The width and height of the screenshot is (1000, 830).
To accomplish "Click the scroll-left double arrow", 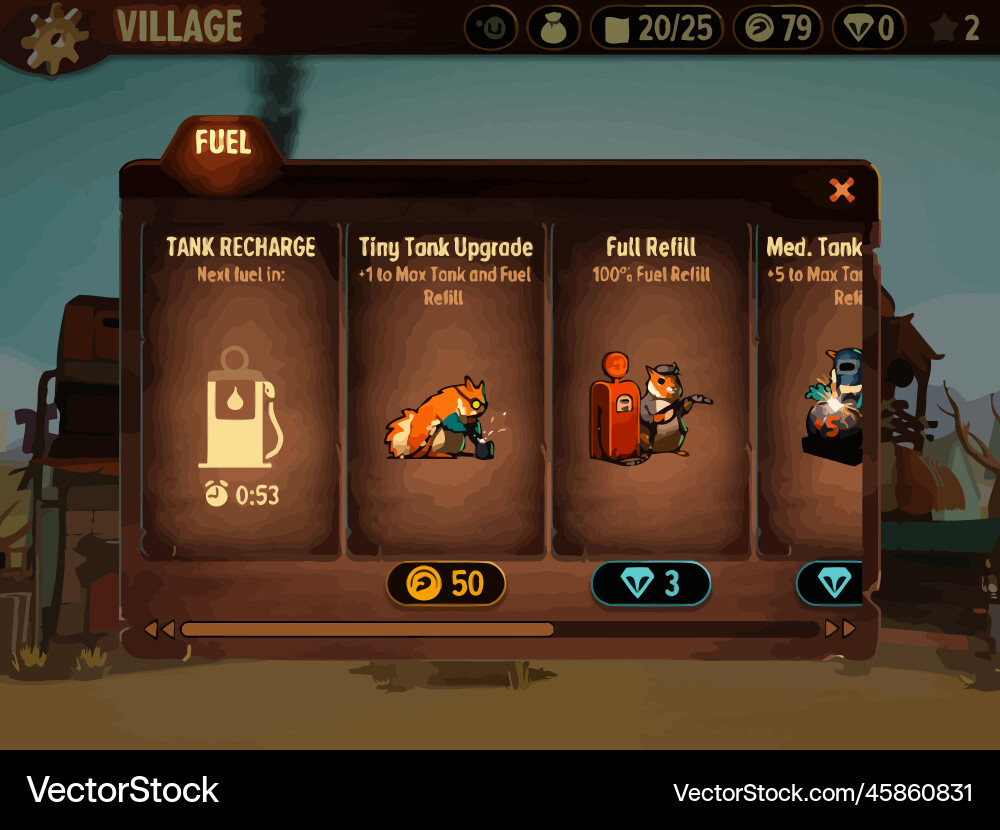I will (x=159, y=629).
